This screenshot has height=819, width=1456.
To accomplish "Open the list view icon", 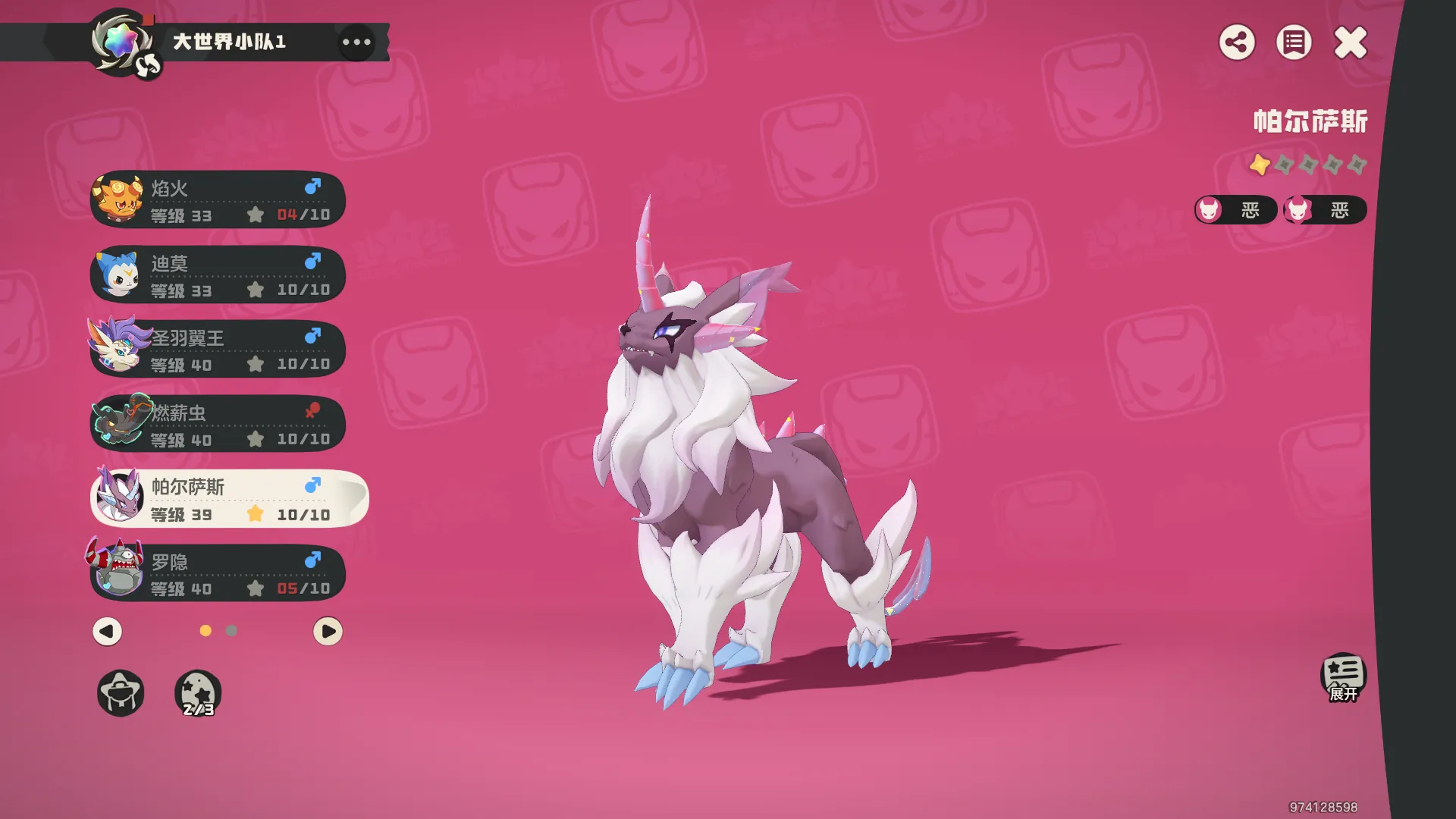I will (x=1294, y=42).
